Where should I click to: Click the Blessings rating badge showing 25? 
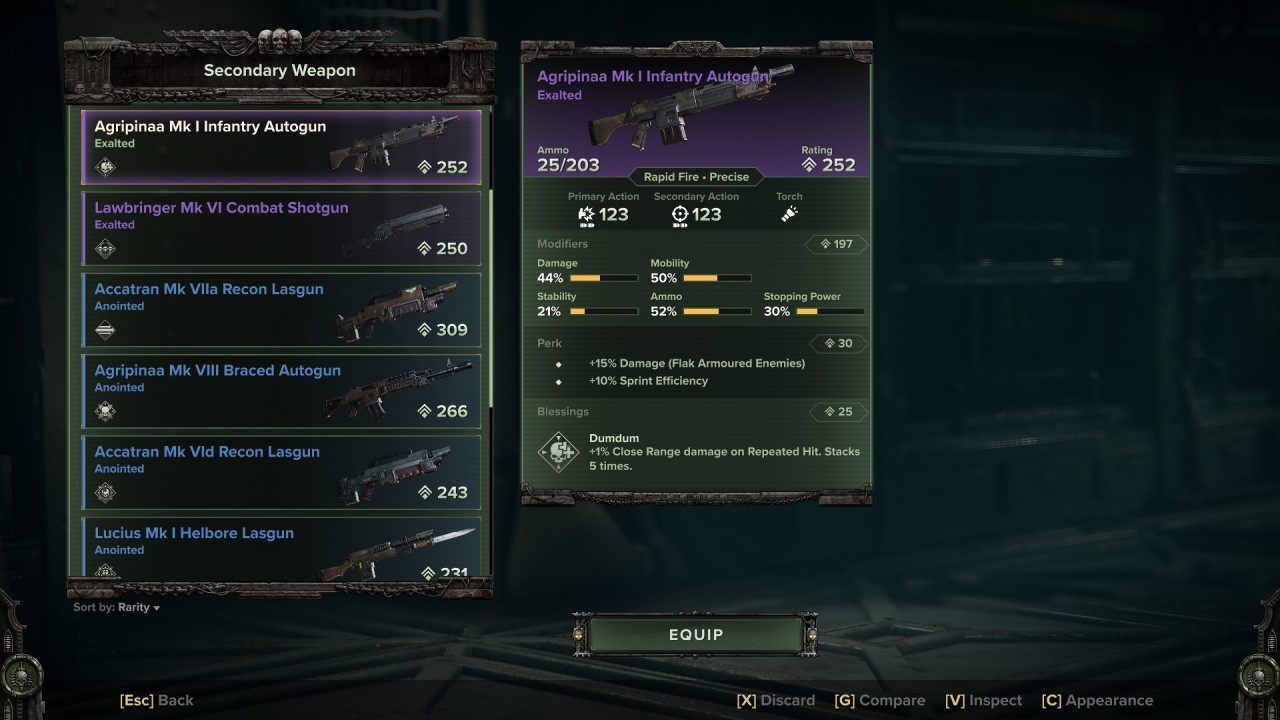(837, 411)
